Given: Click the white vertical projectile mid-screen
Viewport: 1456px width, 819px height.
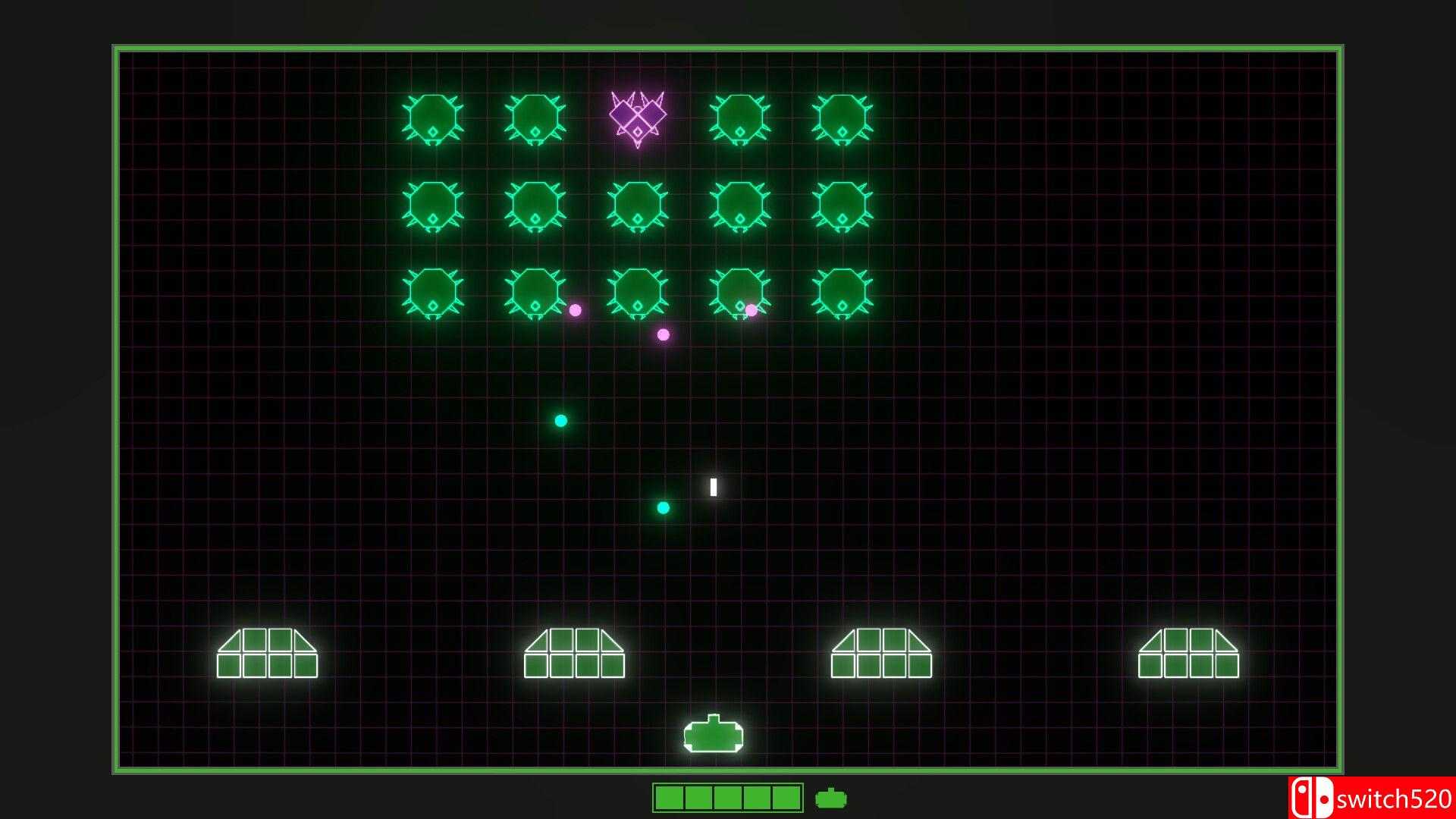Looking at the screenshot, I should tap(714, 488).
